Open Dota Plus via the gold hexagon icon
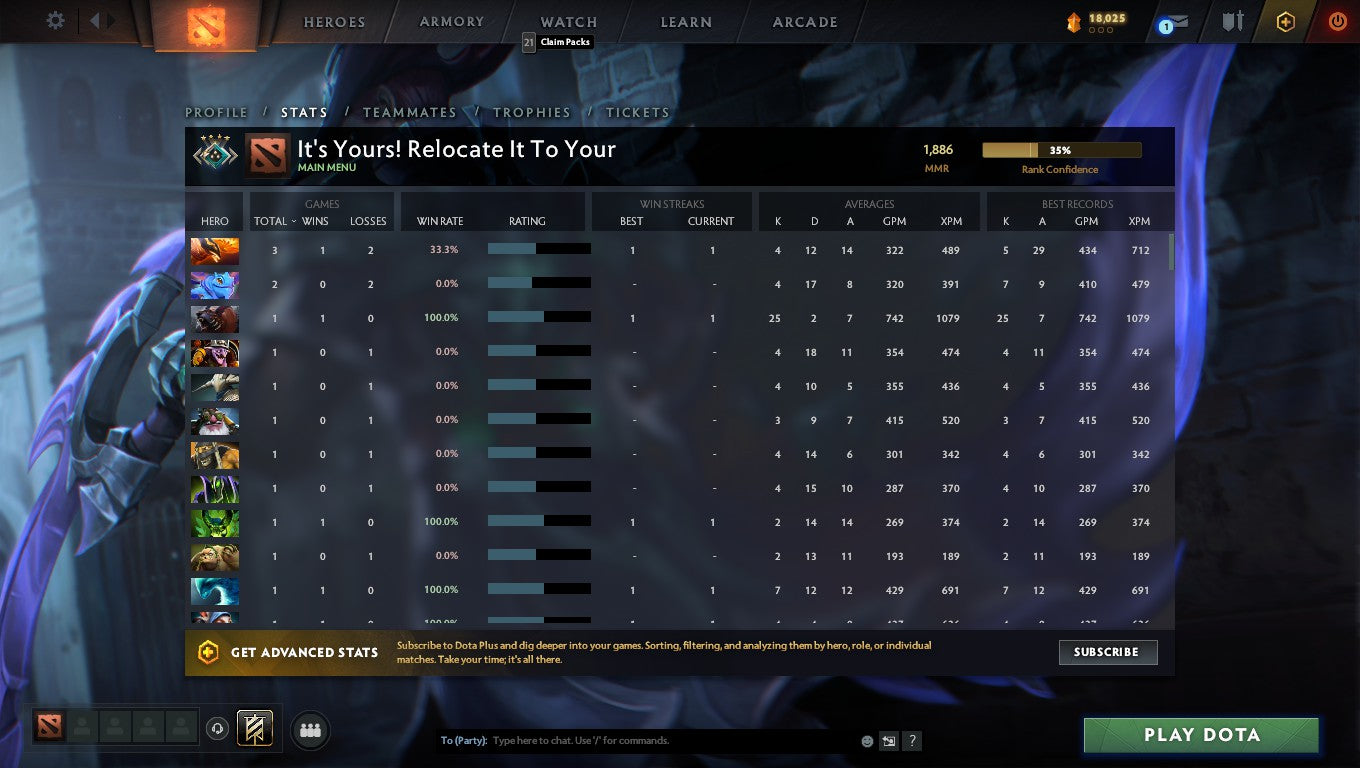Viewport: 1360px width, 768px height. coord(1286,20)
